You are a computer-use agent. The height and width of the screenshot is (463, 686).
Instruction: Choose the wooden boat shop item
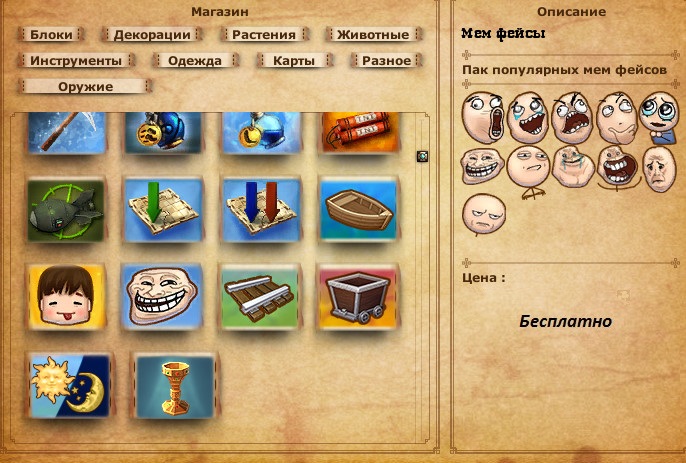(x=356, y=207)
